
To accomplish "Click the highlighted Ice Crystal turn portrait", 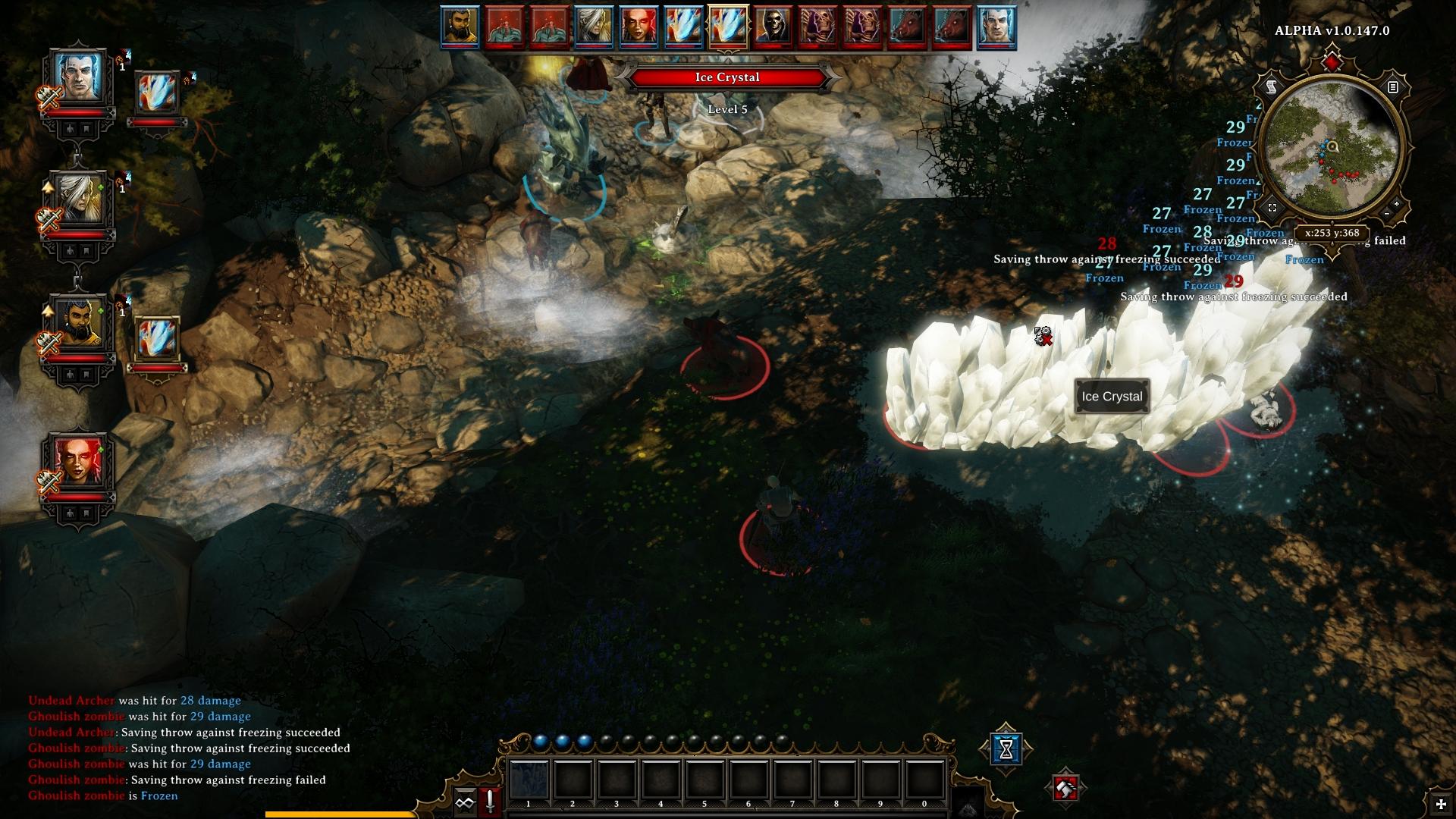I will point(728,27).
